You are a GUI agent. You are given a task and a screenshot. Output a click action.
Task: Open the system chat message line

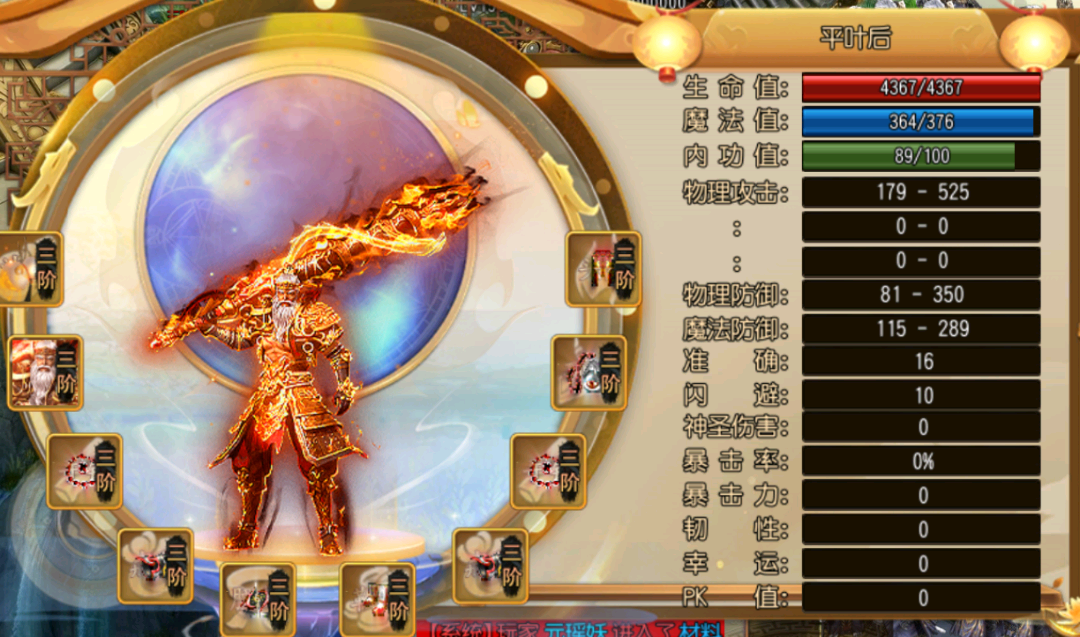pyautogui.click(x=575, y=629)
